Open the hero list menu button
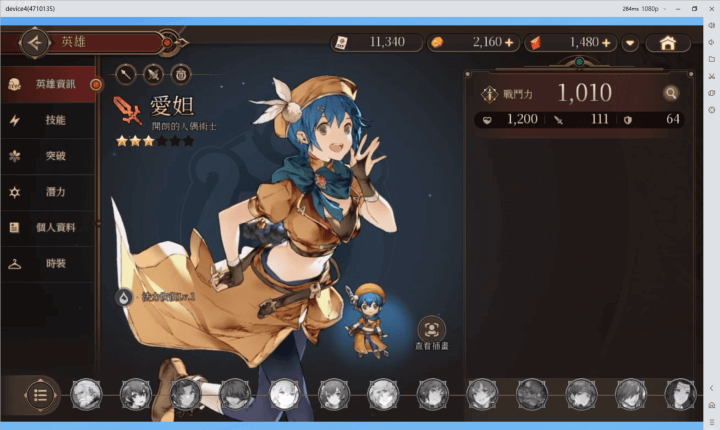720x430 pixels. (x=40, y=393)
